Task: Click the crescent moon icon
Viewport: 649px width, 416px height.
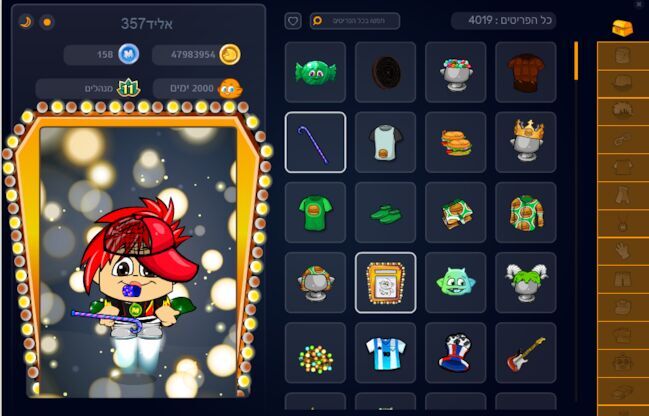Action: pyautogui.click(x=26, y=21)
